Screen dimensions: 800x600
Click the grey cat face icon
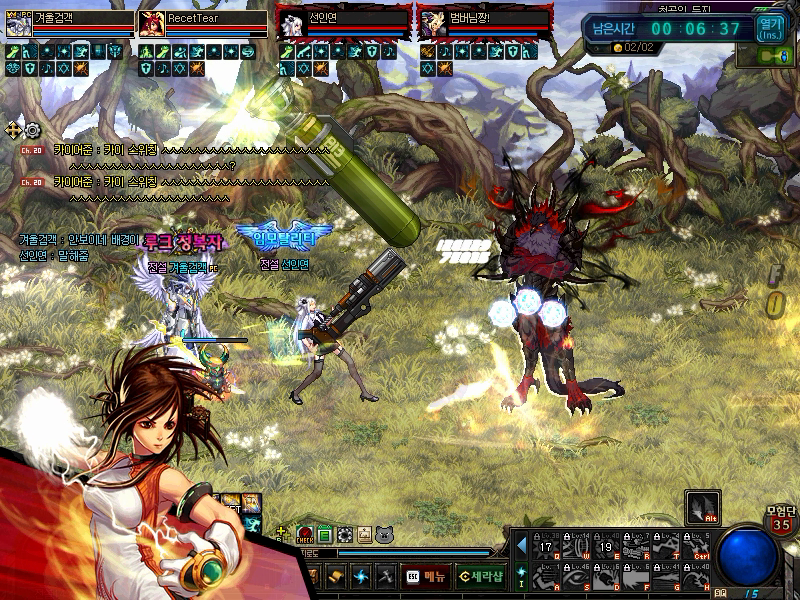384,536
